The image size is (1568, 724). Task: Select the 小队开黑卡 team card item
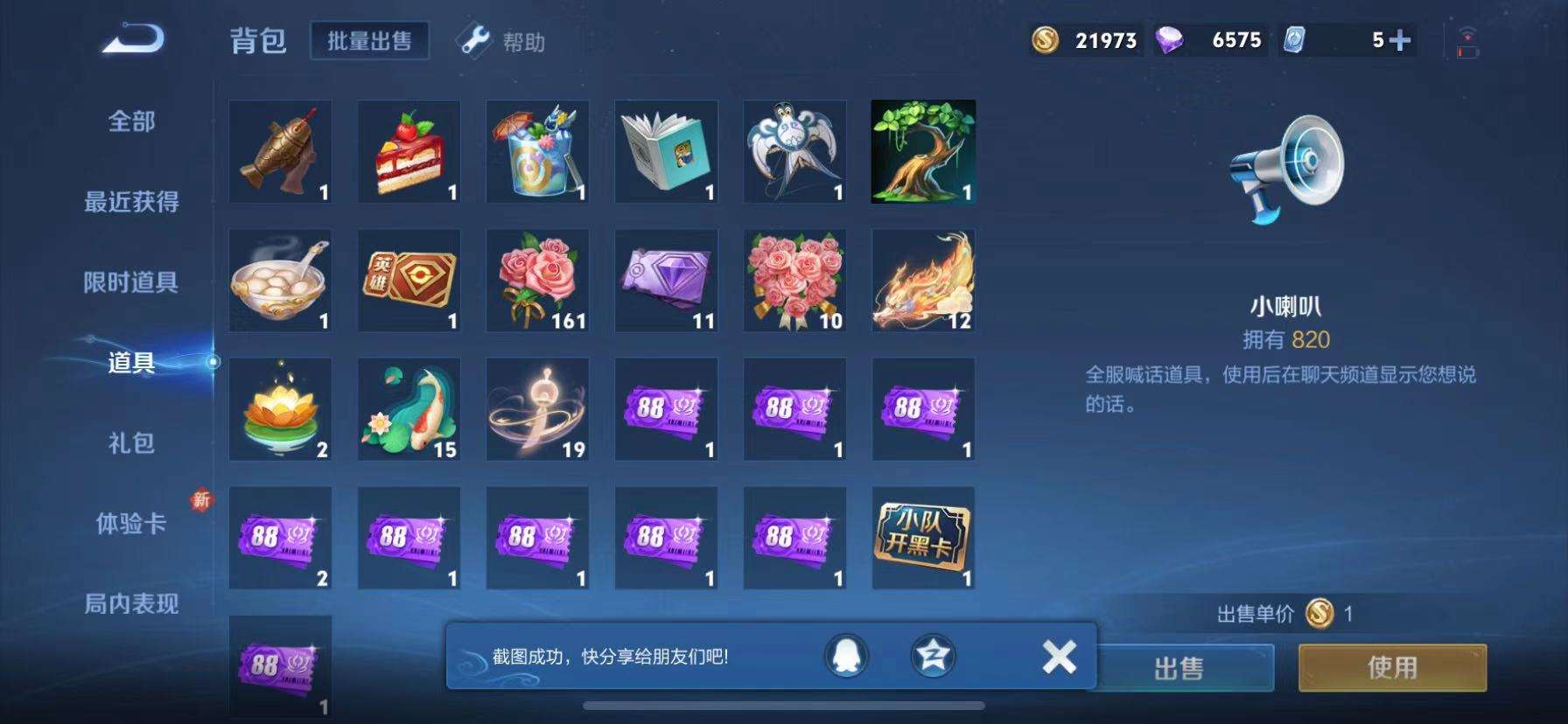click(922, 537)
